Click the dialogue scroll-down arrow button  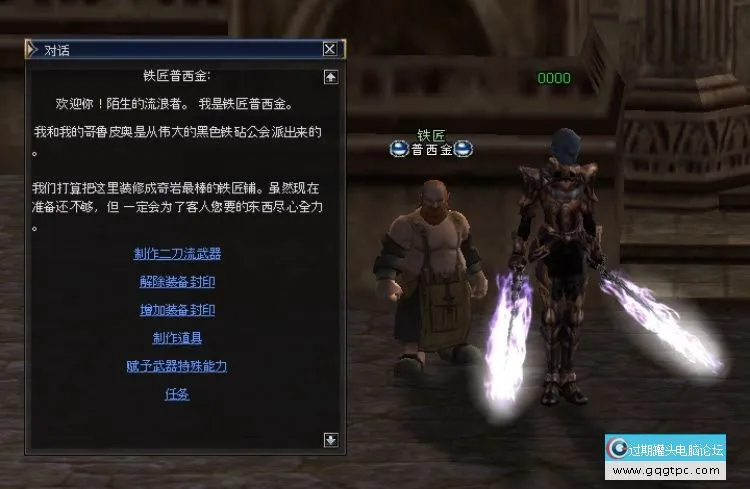331,439
